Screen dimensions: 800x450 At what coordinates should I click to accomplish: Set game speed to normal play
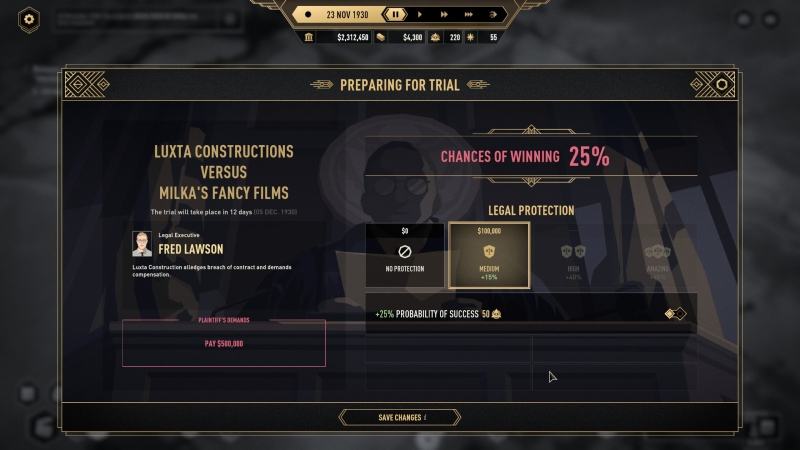[419, 14]
